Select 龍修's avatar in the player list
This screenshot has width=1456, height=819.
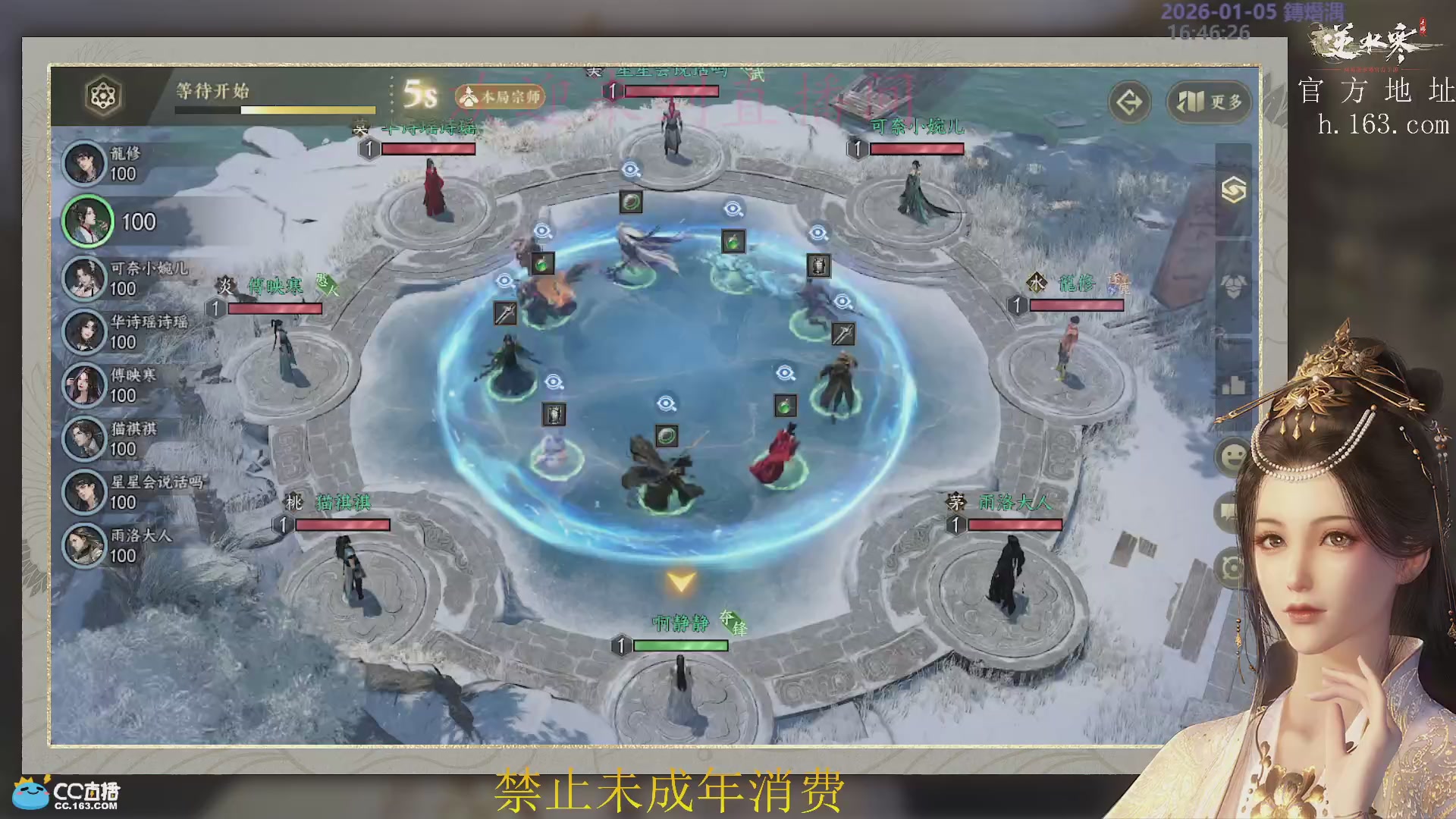(86, 165)
